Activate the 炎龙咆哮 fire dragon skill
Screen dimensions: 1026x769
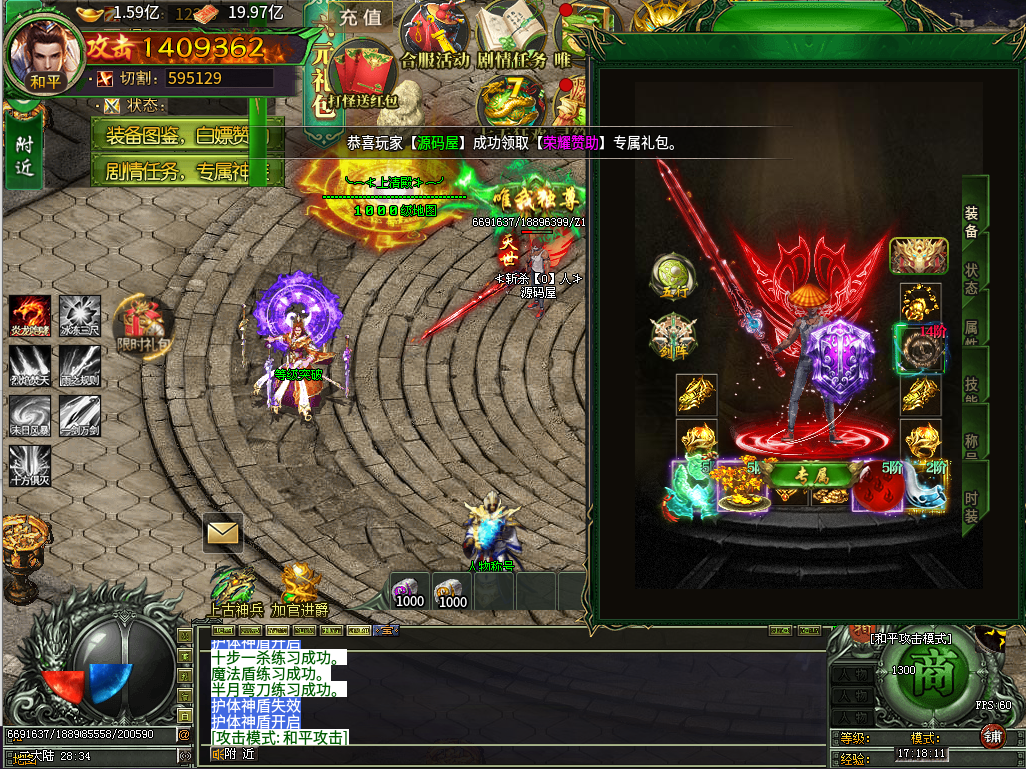(x=29, y=315)
